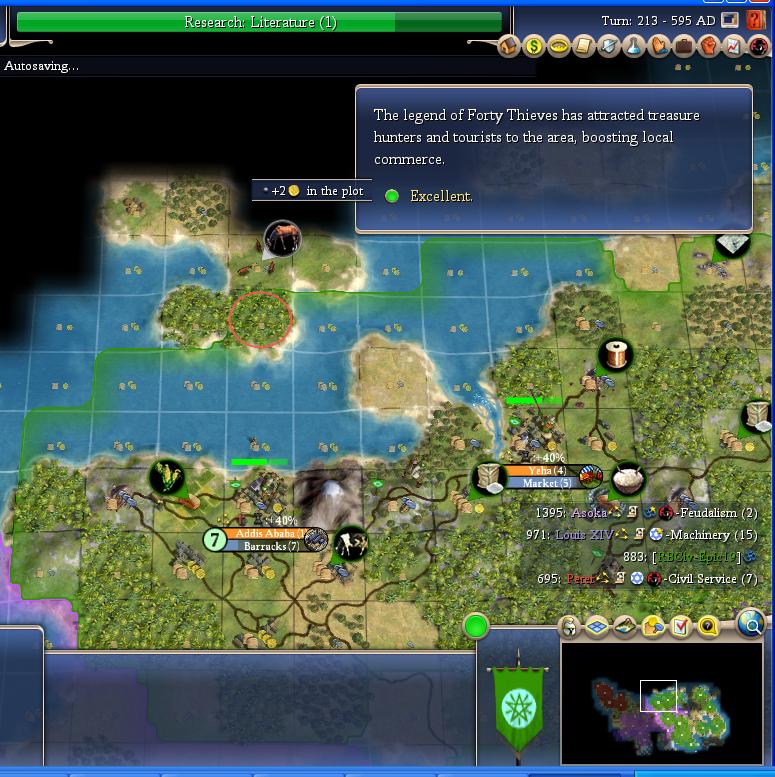The height and width of the screenshot is (777, 775).
Task: Open the Financial Advisor dollar icon
Action: click(x=534, y=46)
